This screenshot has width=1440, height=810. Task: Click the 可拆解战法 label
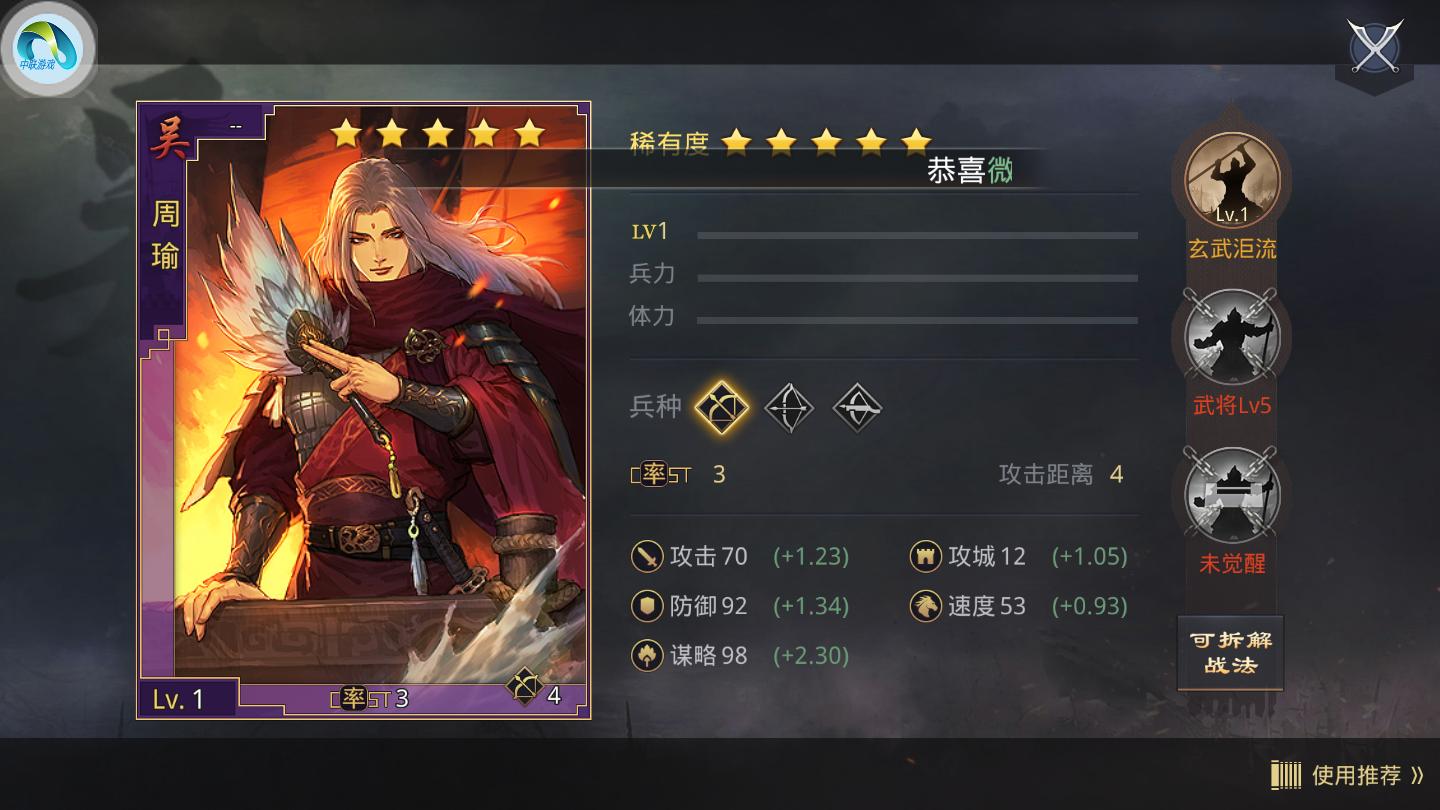(1231, 652)
